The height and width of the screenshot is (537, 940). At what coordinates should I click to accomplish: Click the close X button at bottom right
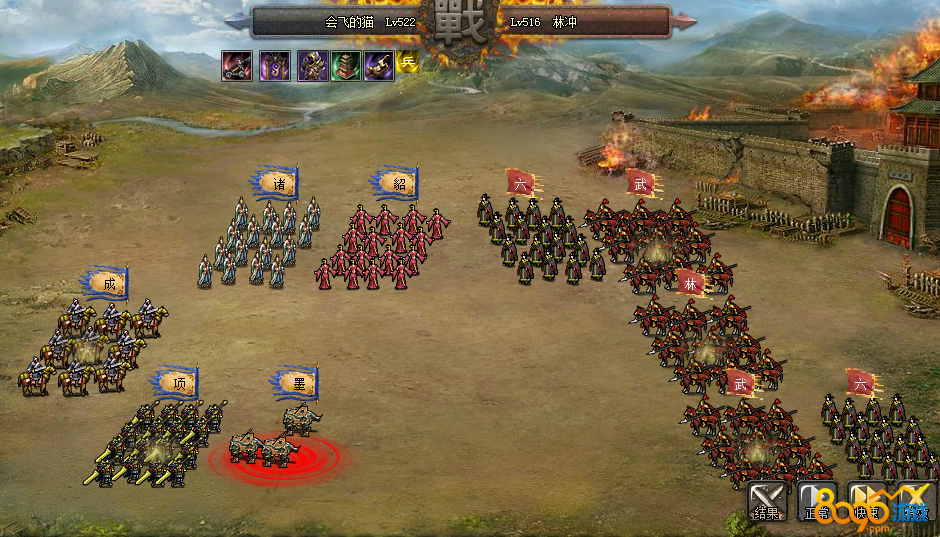pyautogui.click(x=914, y=500)
